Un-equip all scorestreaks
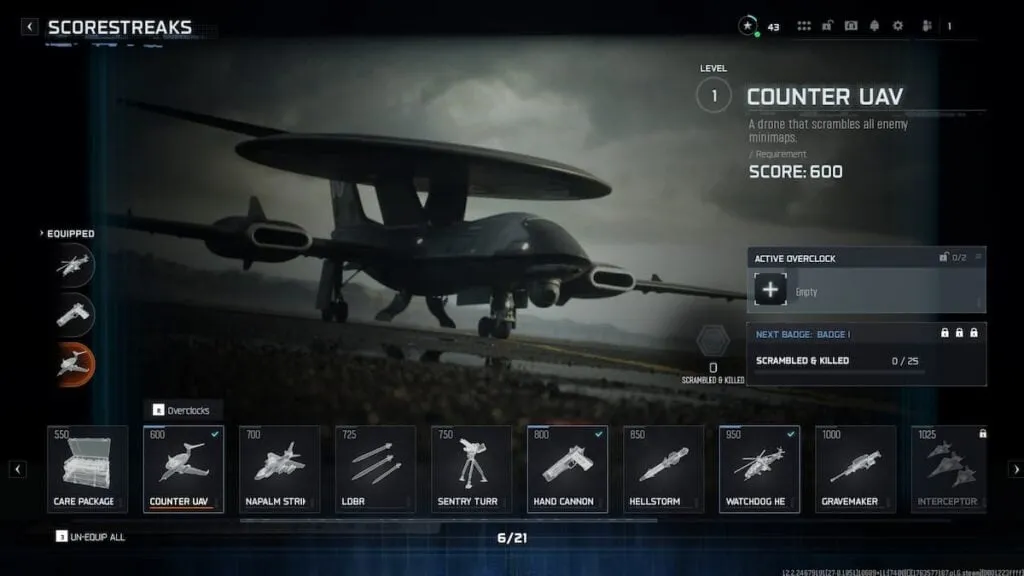This screenshot has height=576, width=1024. click(x=91, y=537)
